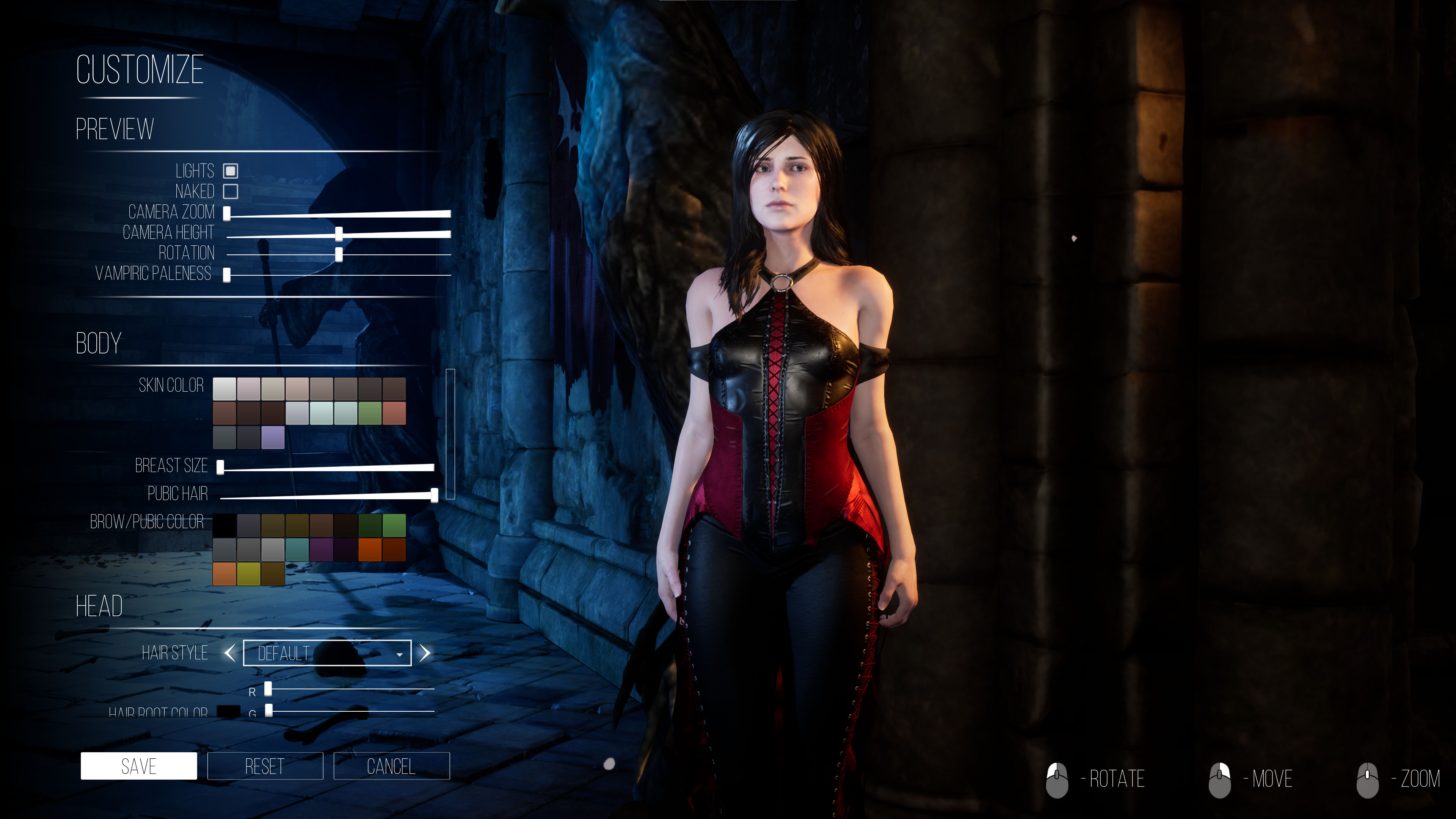Enable the Naked checkbox
This screenshot has width=1456, height=819.
pyautogui.click(x=231, y=191)
